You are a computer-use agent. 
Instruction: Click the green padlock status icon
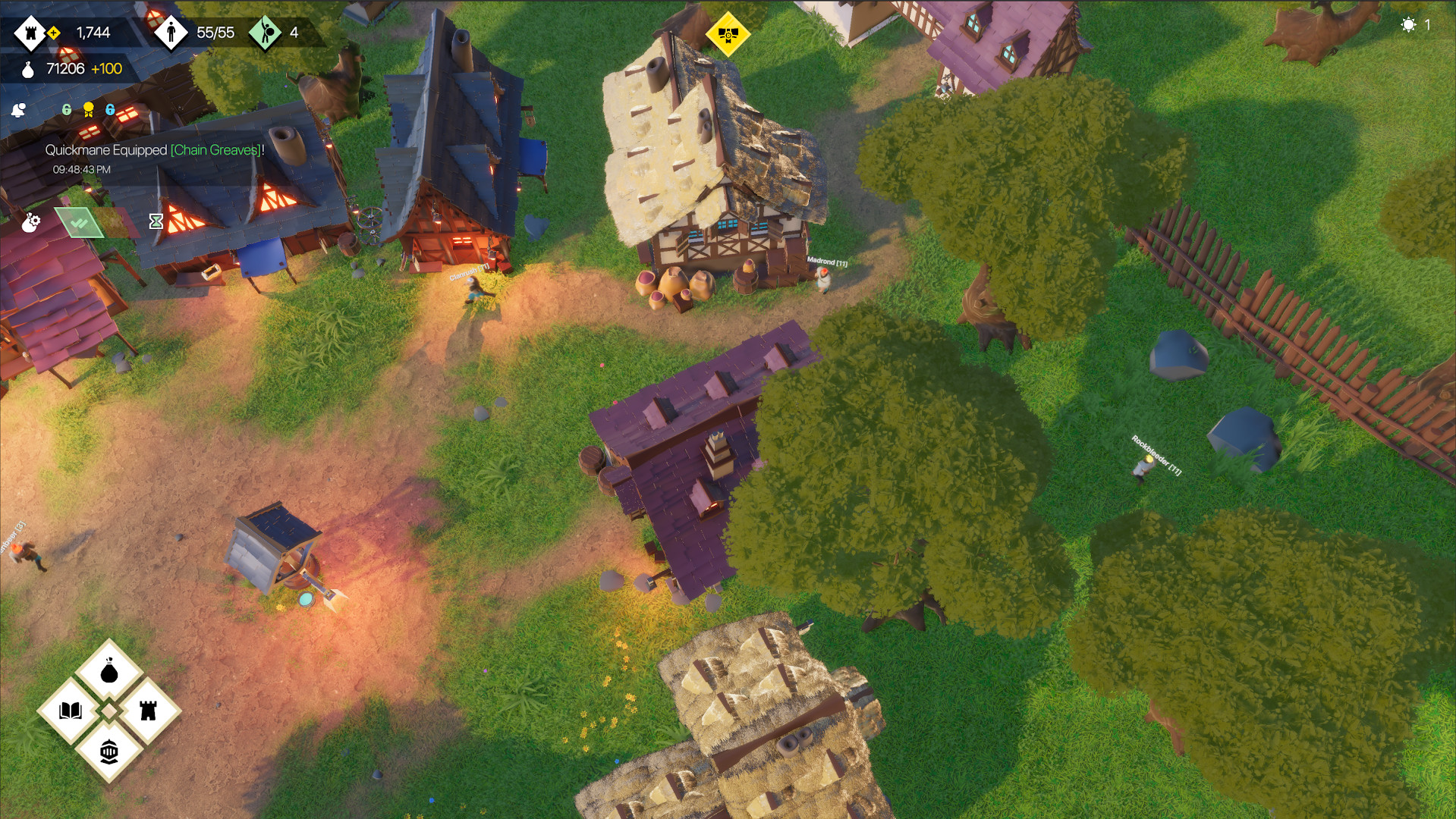(x=66, y=109)
